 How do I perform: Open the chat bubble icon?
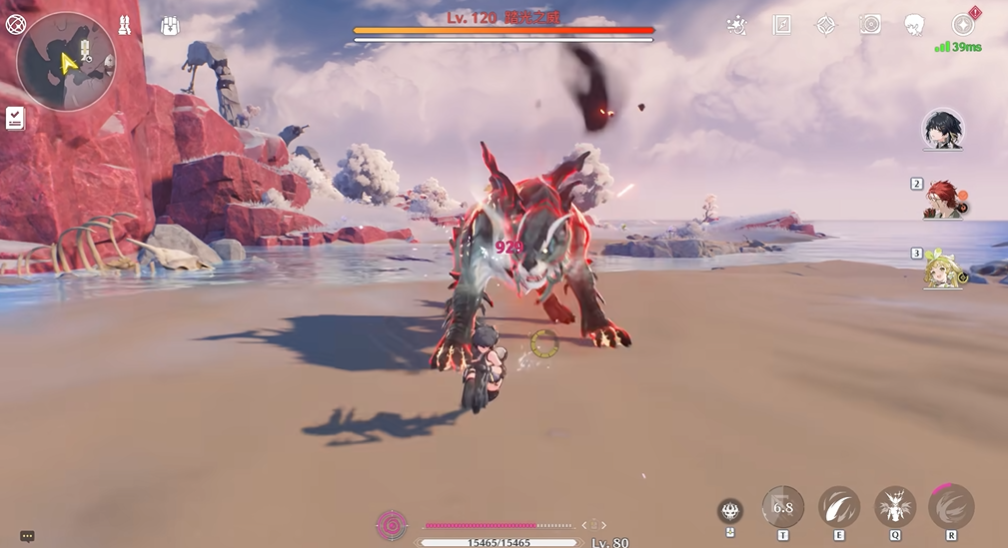pos(27,536)
